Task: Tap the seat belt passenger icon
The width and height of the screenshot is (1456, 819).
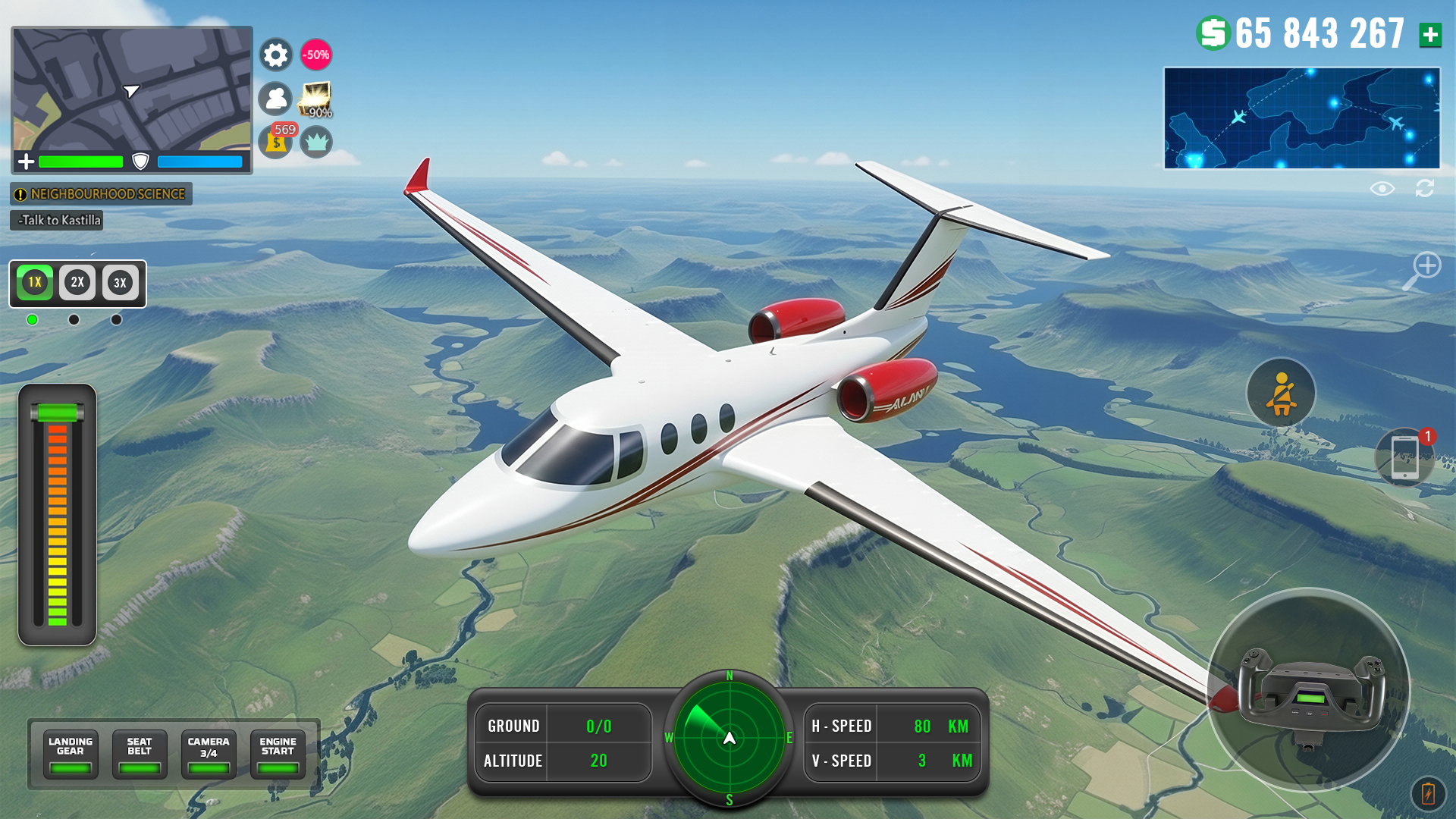Action: coord(1280,393)
